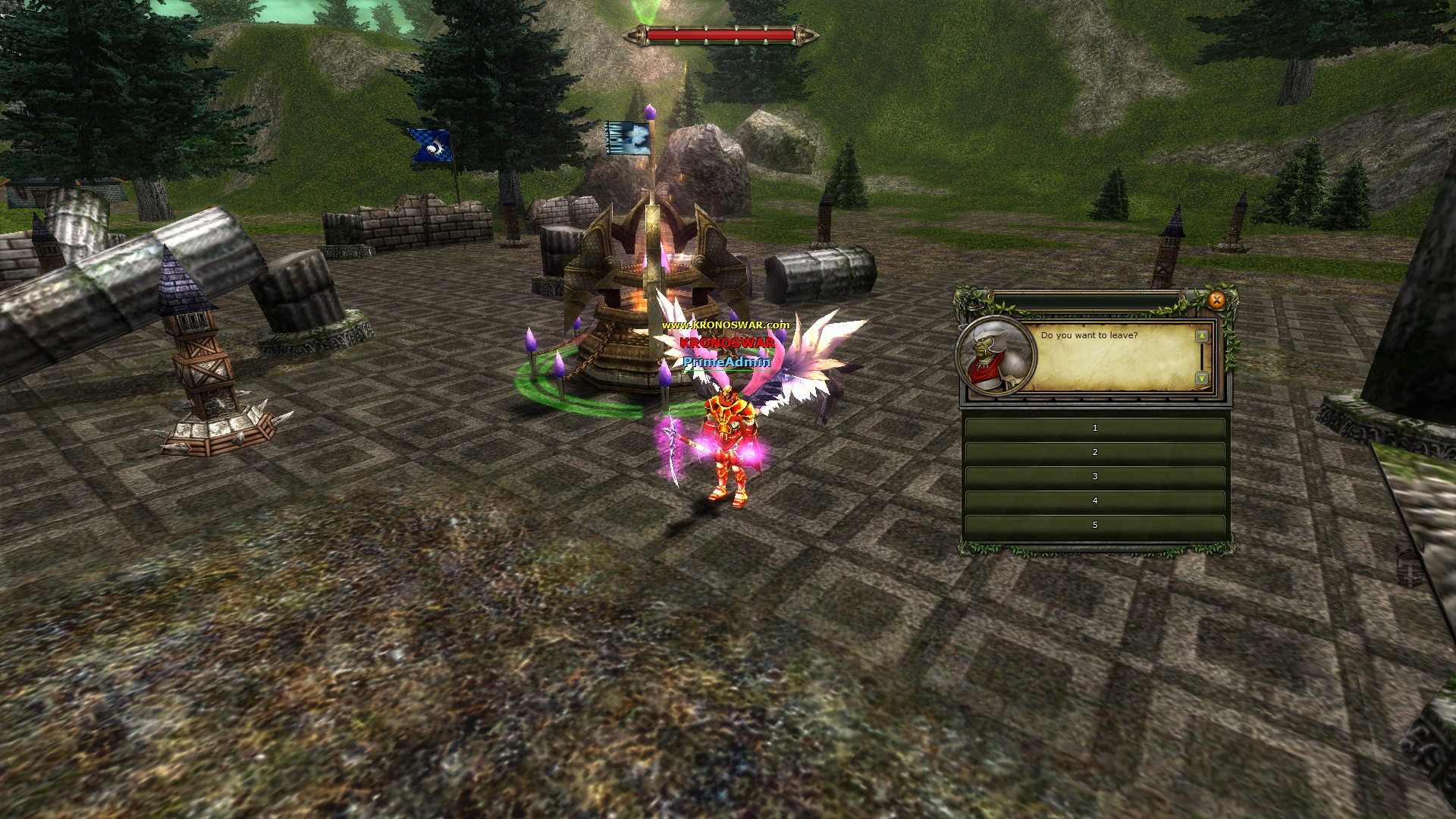This screenshot has height=819, width=1456.
Task: Click the dialogue text scroll-up arrow
Action: click(1201, 336)
